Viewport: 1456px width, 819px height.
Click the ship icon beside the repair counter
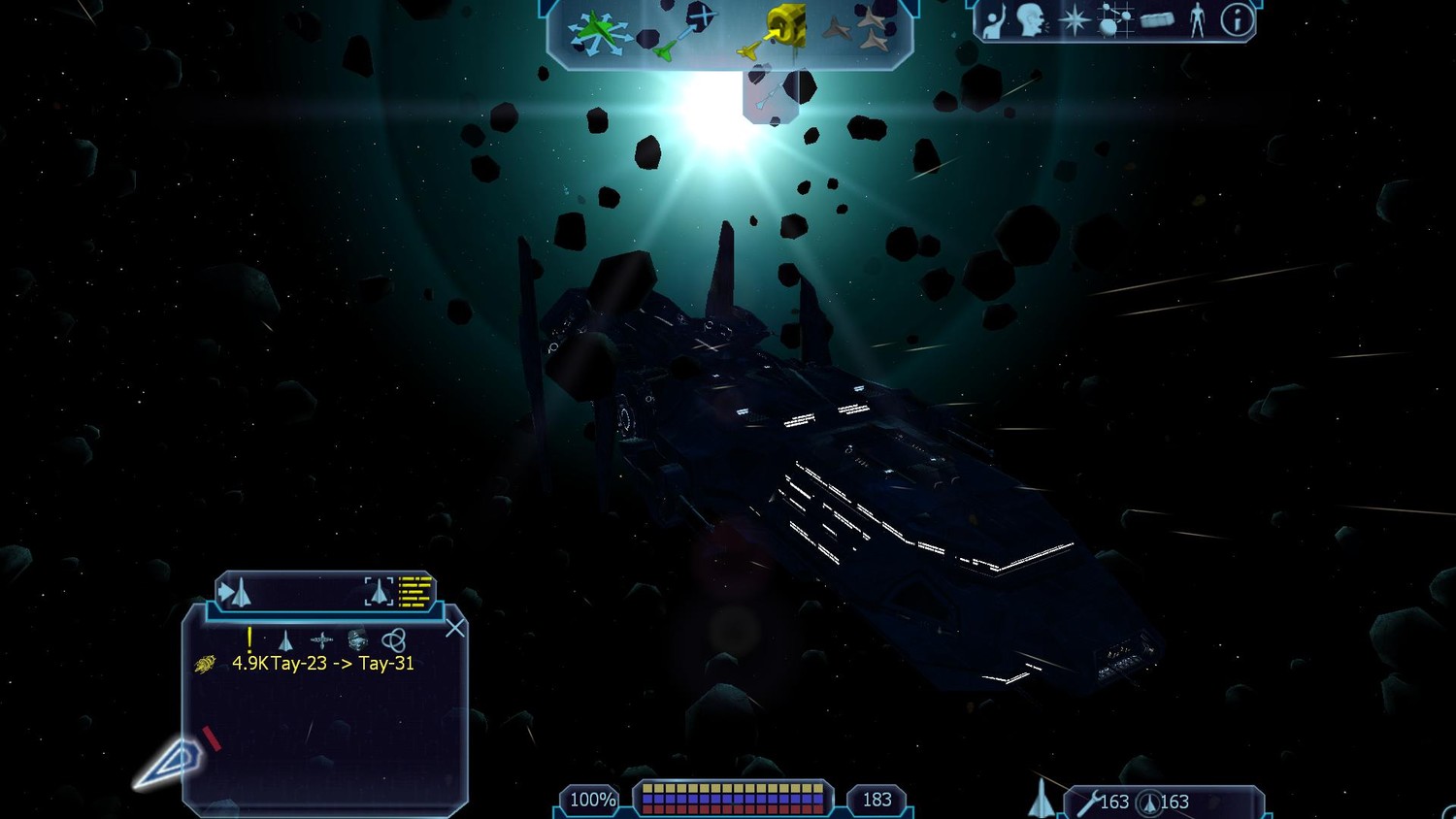click(1041, 799)
